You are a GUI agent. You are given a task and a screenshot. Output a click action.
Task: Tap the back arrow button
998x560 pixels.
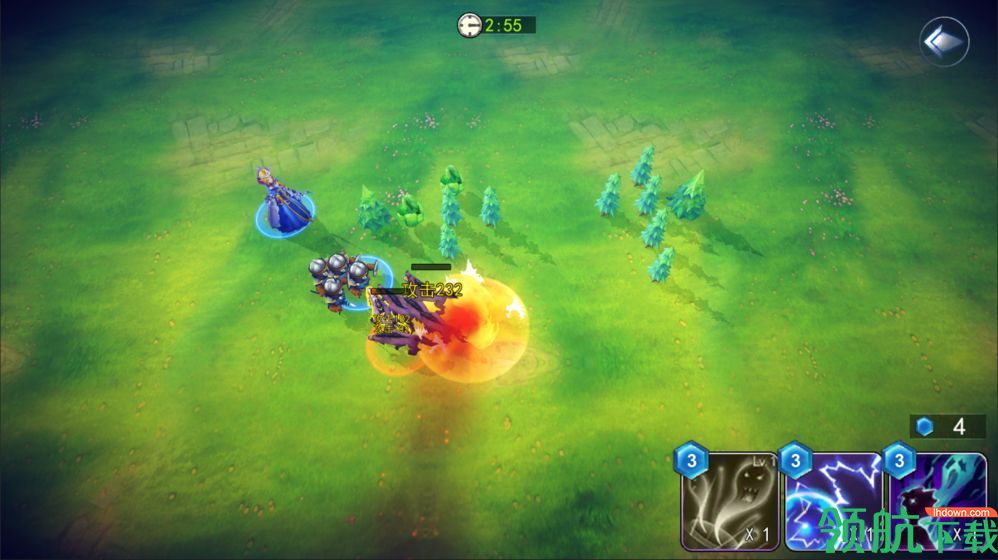[x=943, y=42]
